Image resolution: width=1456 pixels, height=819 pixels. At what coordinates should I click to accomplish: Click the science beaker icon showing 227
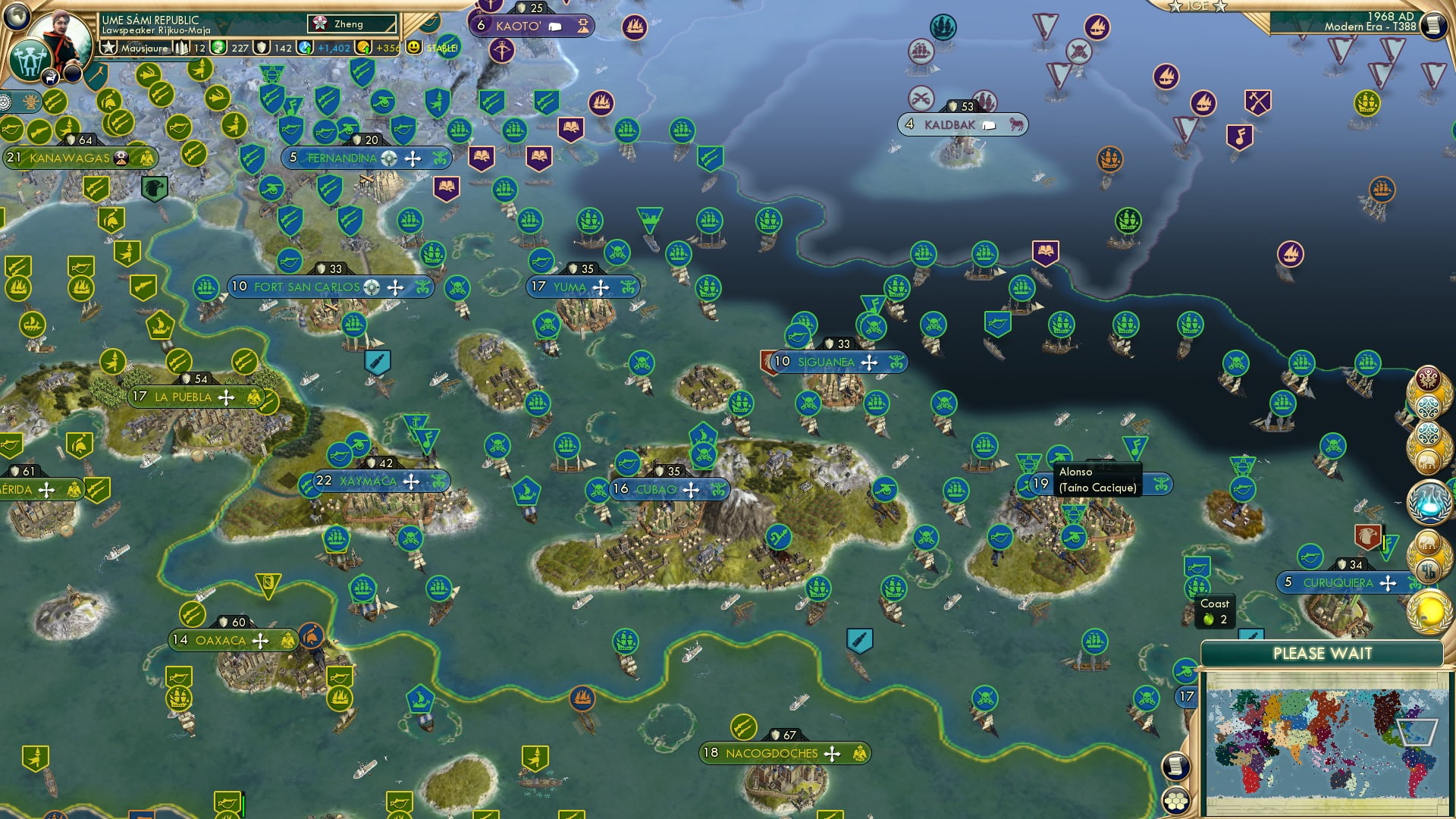click(219, 48)
